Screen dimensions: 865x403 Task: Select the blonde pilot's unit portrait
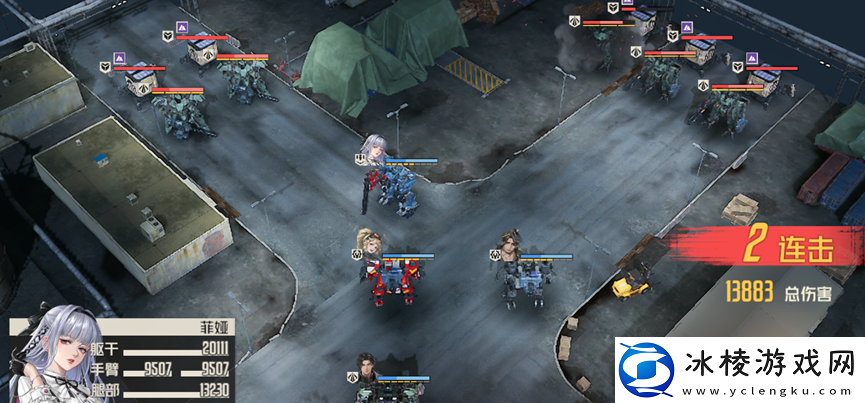pyautogui.click(x=367, y=242)
